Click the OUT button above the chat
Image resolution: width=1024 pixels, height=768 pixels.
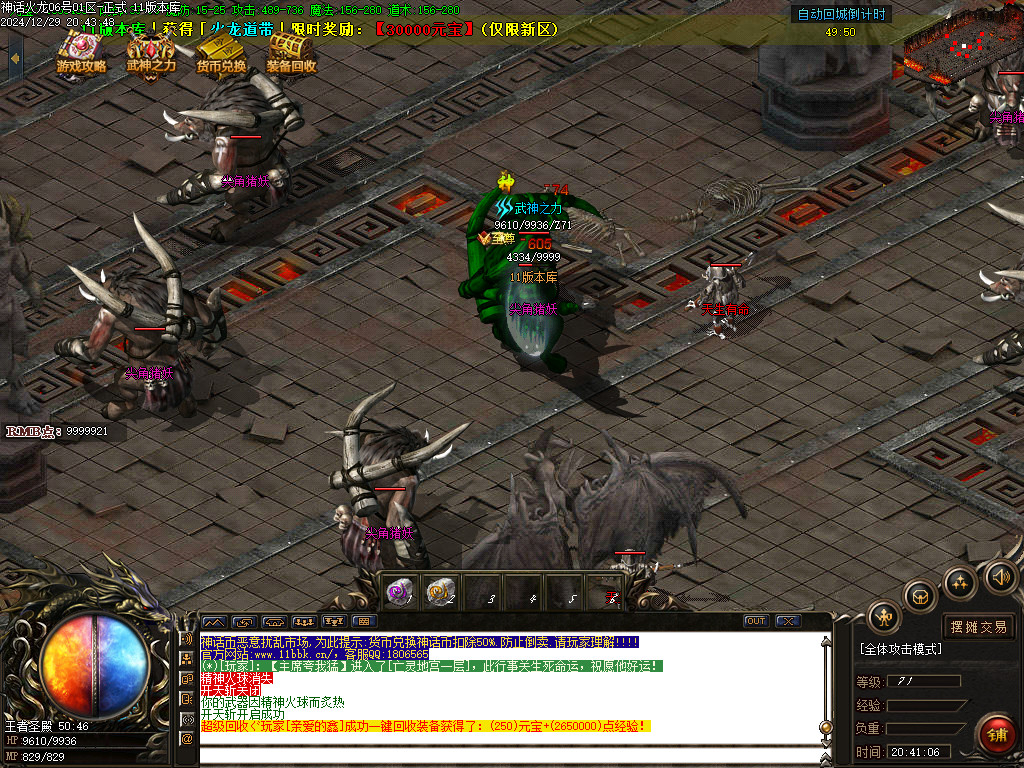756,621
